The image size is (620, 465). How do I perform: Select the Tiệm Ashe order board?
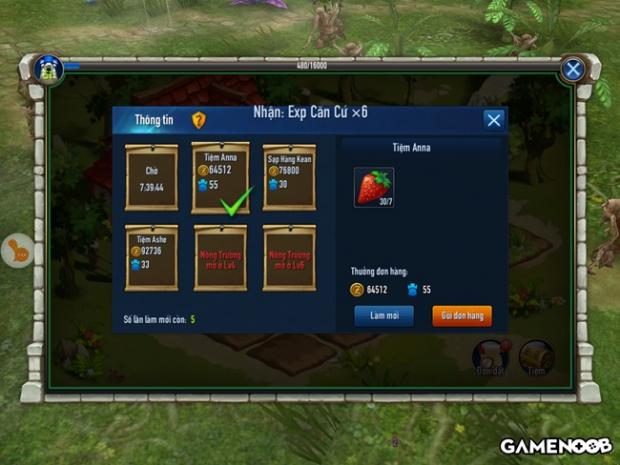tap(151, 258)
